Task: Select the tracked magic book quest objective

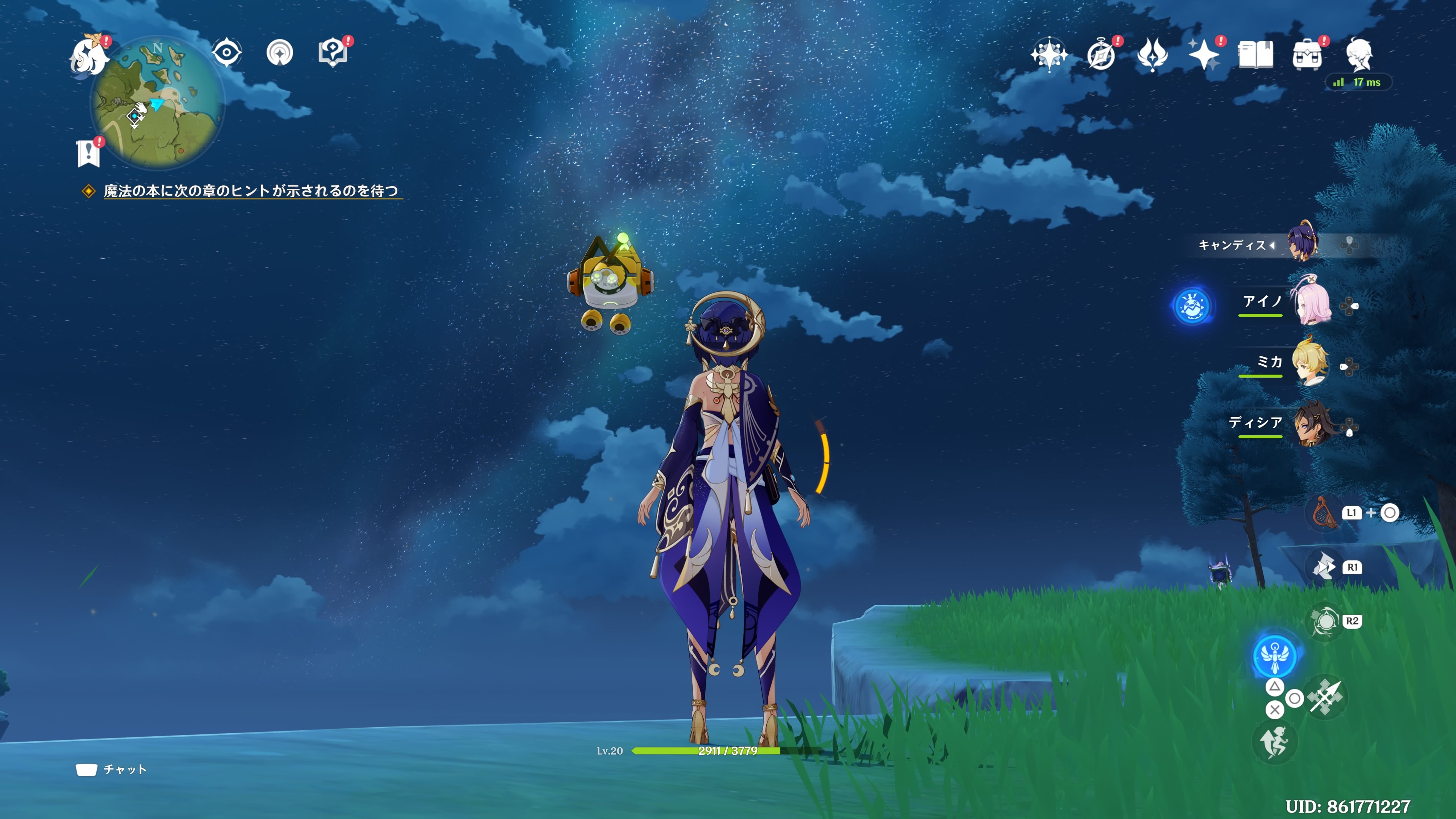Action: point(251,191)
